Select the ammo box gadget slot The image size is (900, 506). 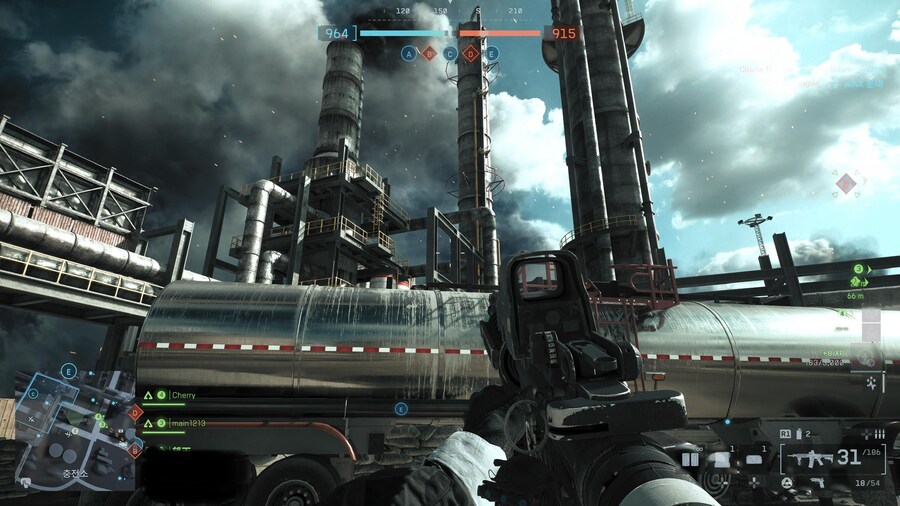point(754,459)
